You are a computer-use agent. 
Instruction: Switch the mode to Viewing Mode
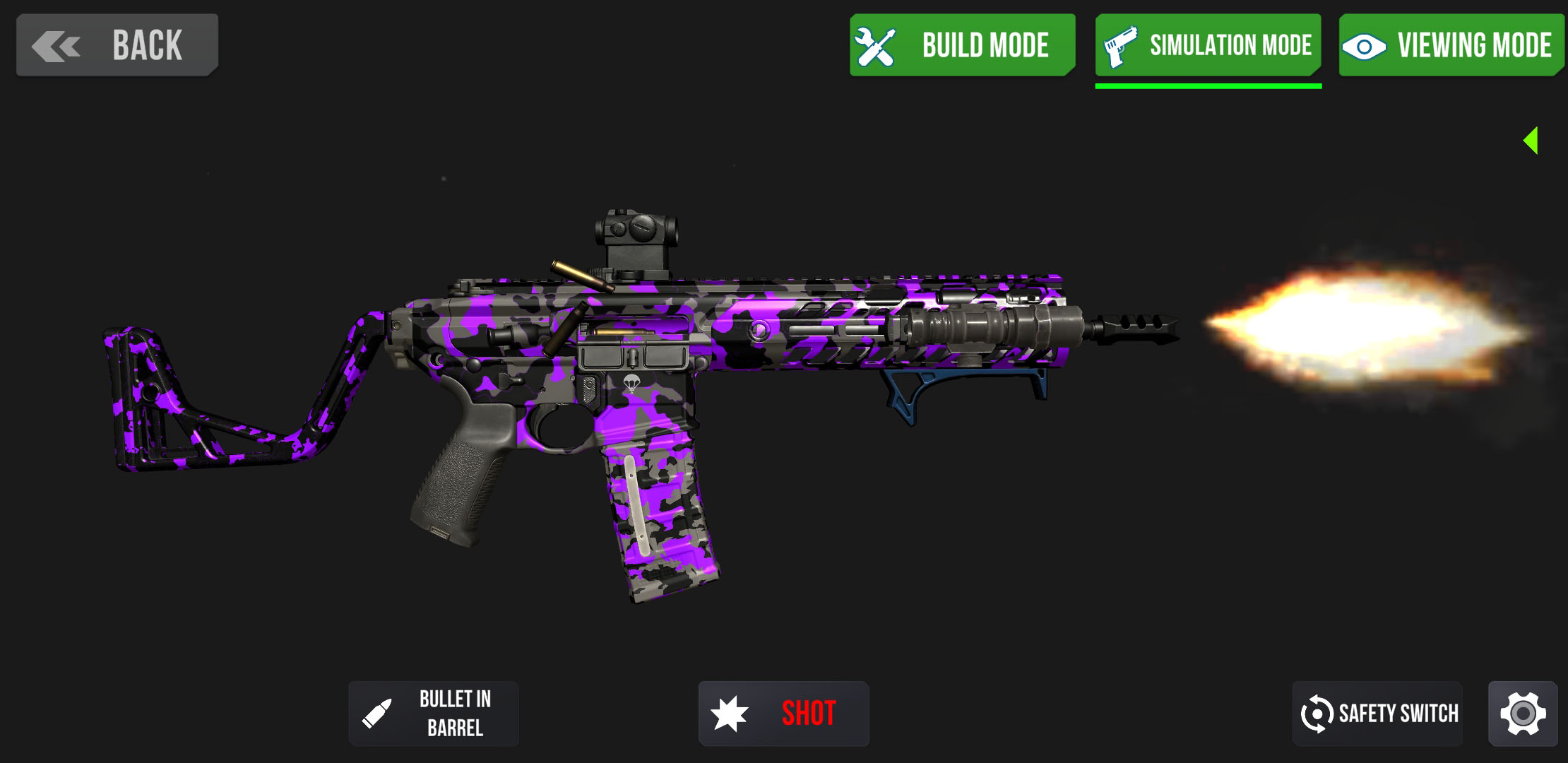click(x=1451, y=45)
